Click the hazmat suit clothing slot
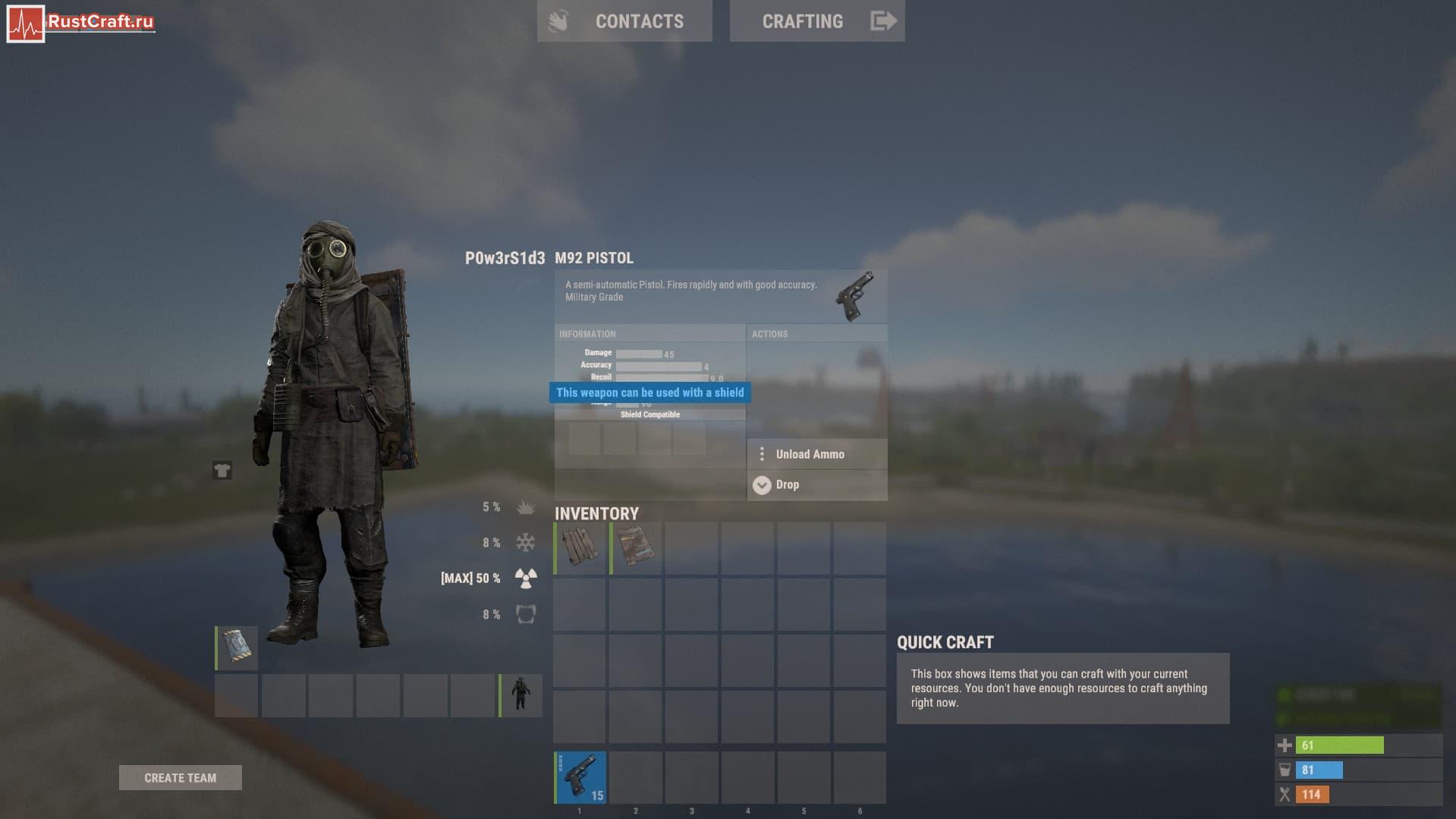This screenshot has width=1456, height=819. coord(520,695)
